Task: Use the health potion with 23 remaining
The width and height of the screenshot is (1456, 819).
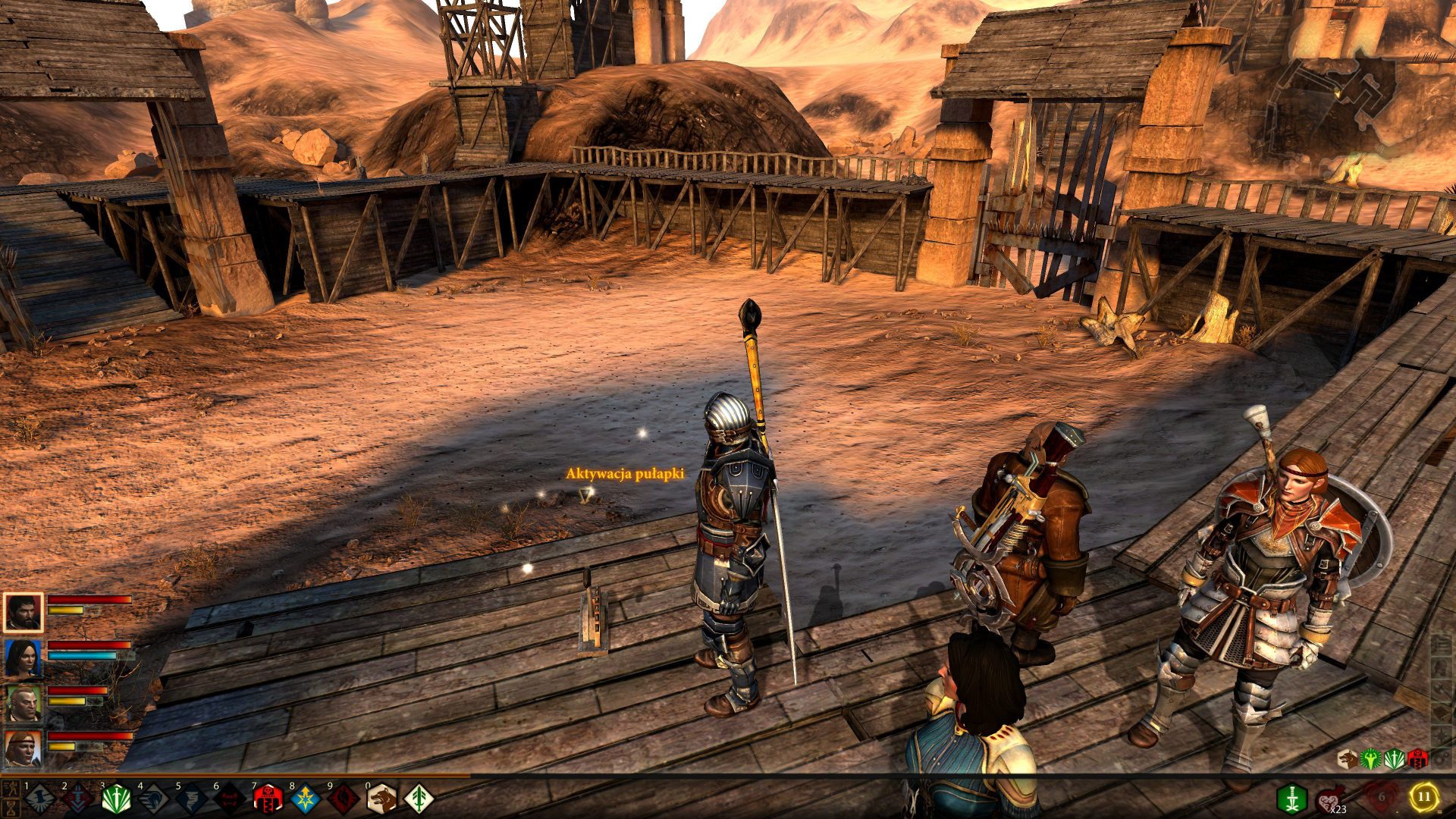Action: 1331,799
